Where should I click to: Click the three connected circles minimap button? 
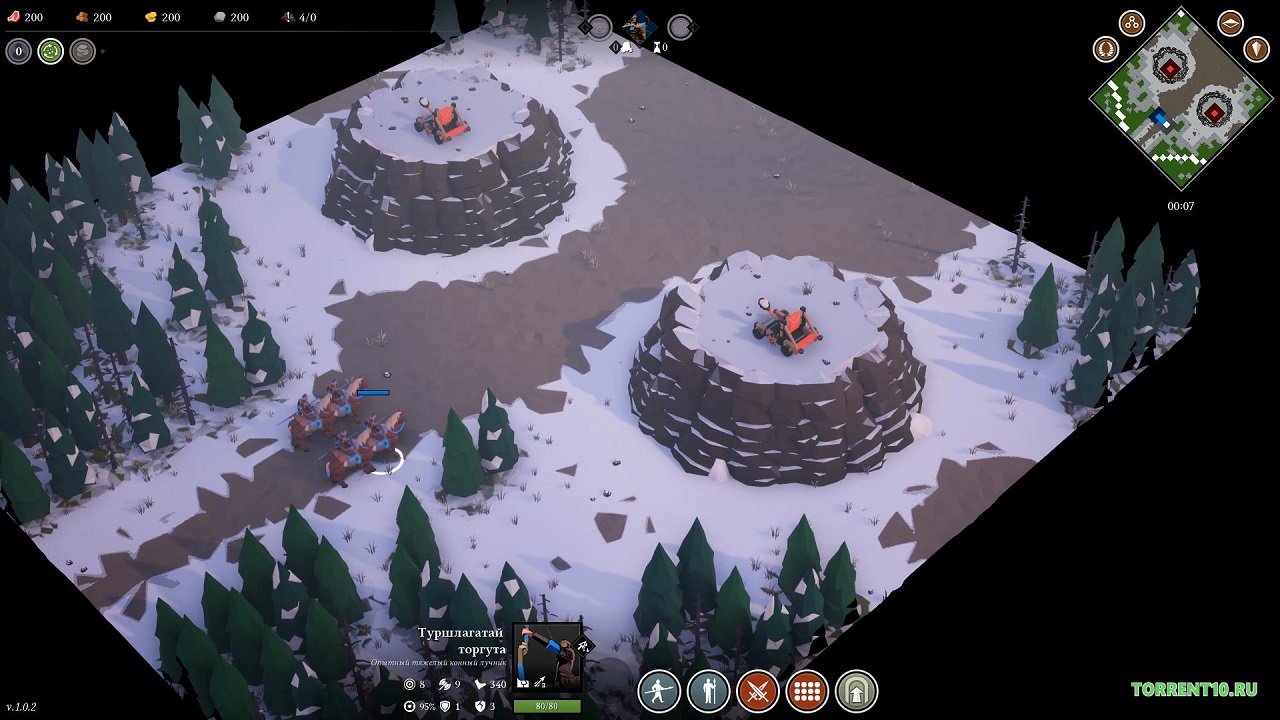point(1132,23)
